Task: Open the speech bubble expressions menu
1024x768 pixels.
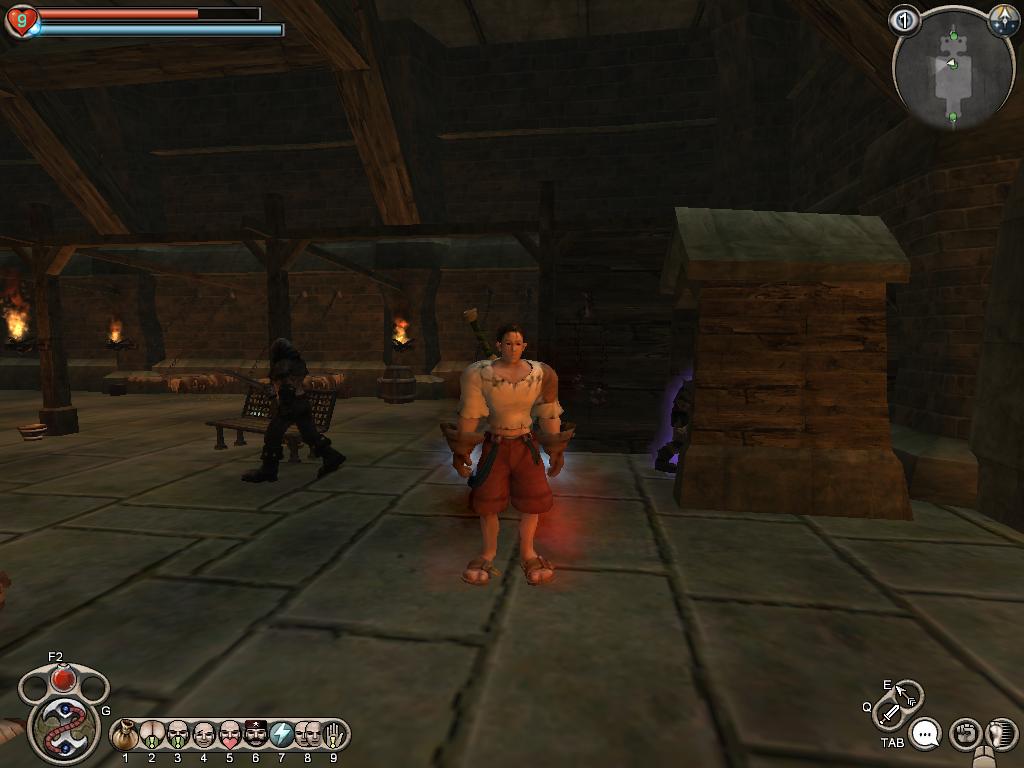Action: tap(927, 735)
